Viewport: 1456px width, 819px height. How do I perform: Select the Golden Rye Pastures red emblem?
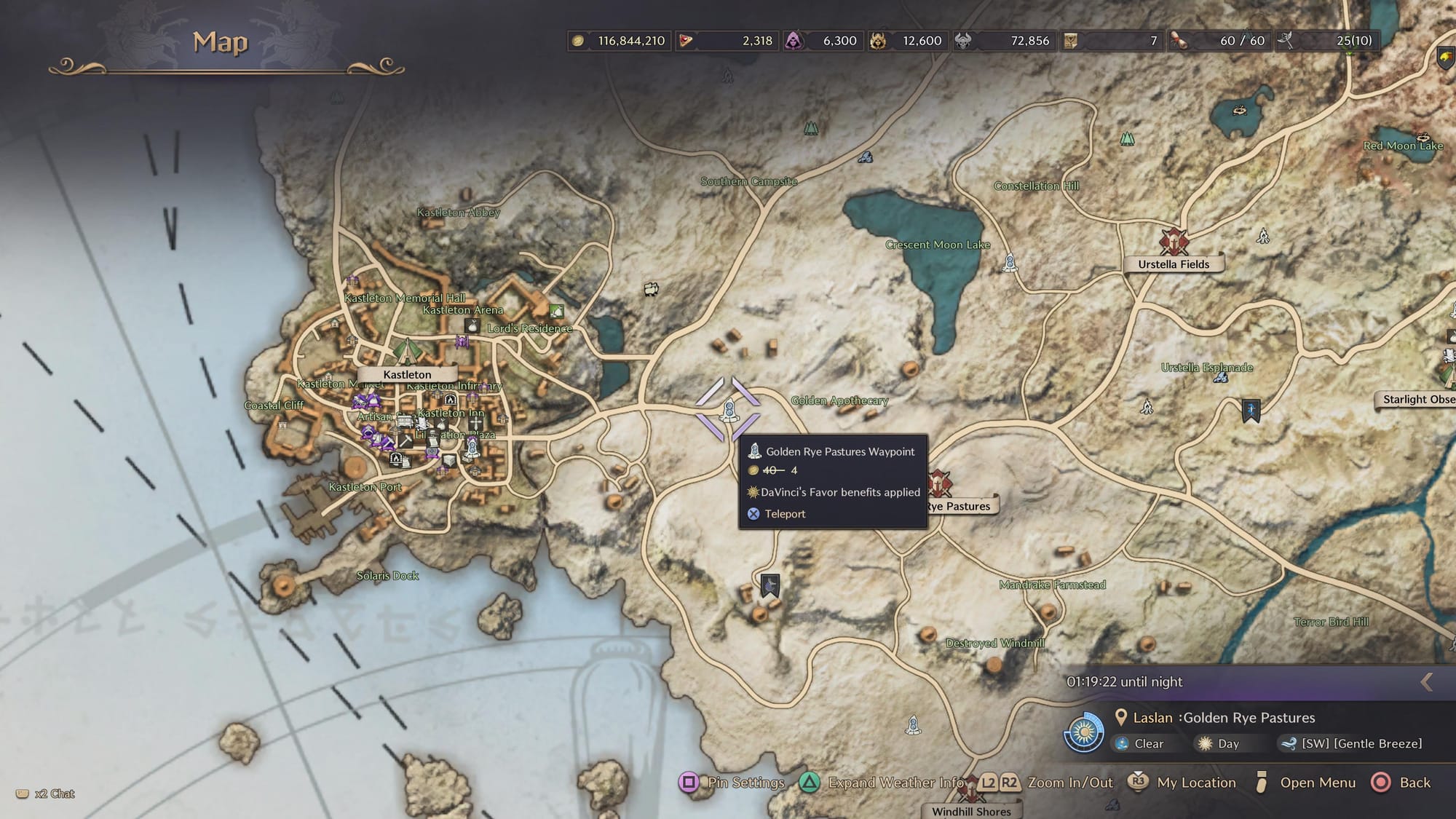point(938,483)
